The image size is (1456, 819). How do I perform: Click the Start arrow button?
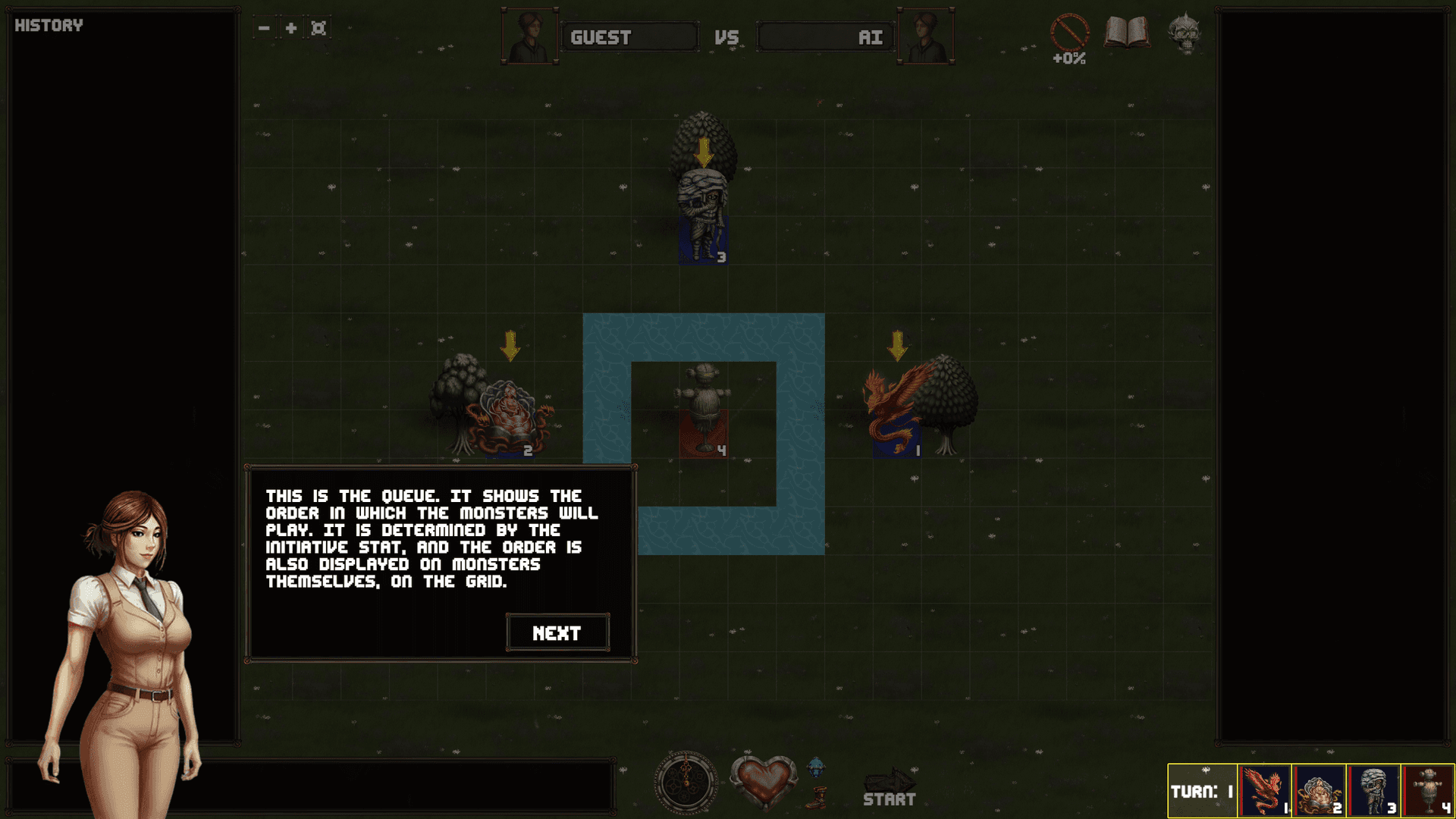[x=890, y=787]
